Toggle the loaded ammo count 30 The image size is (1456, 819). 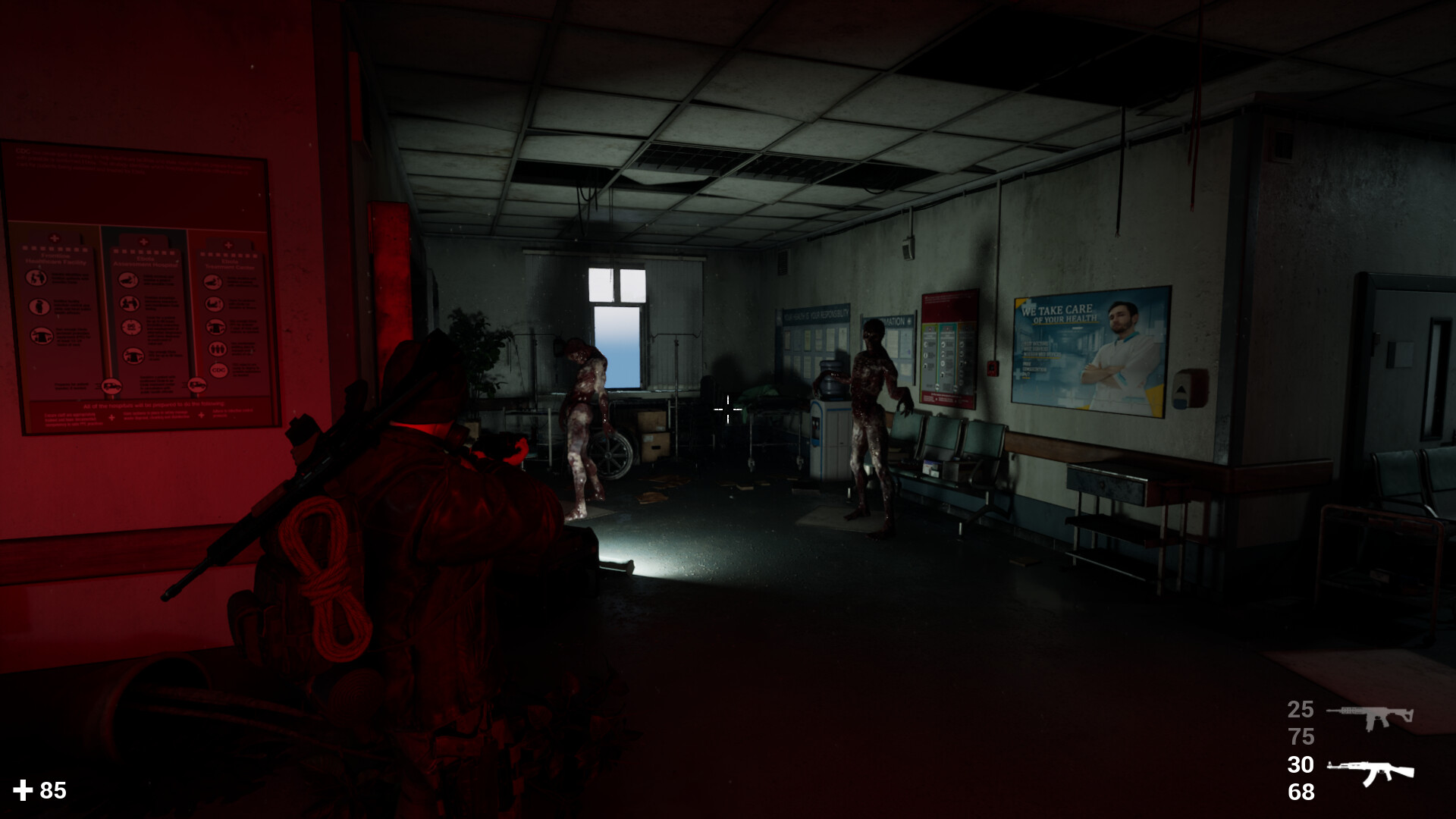pyautogui.click(x=1303, y=764)
